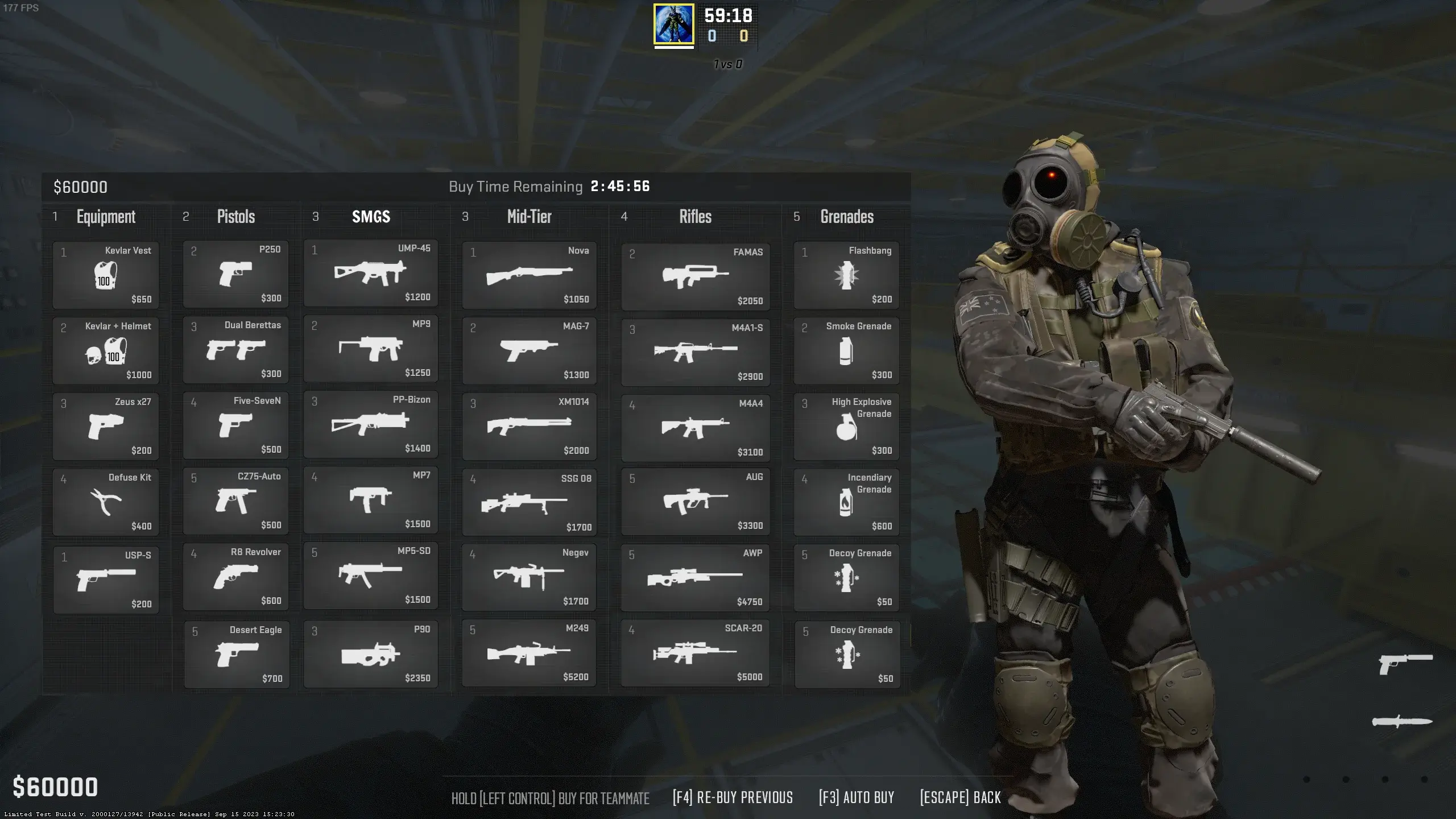1456x819 pixels.
Task: Buy a Flashbang grenade
Action: tap(846, 276)
